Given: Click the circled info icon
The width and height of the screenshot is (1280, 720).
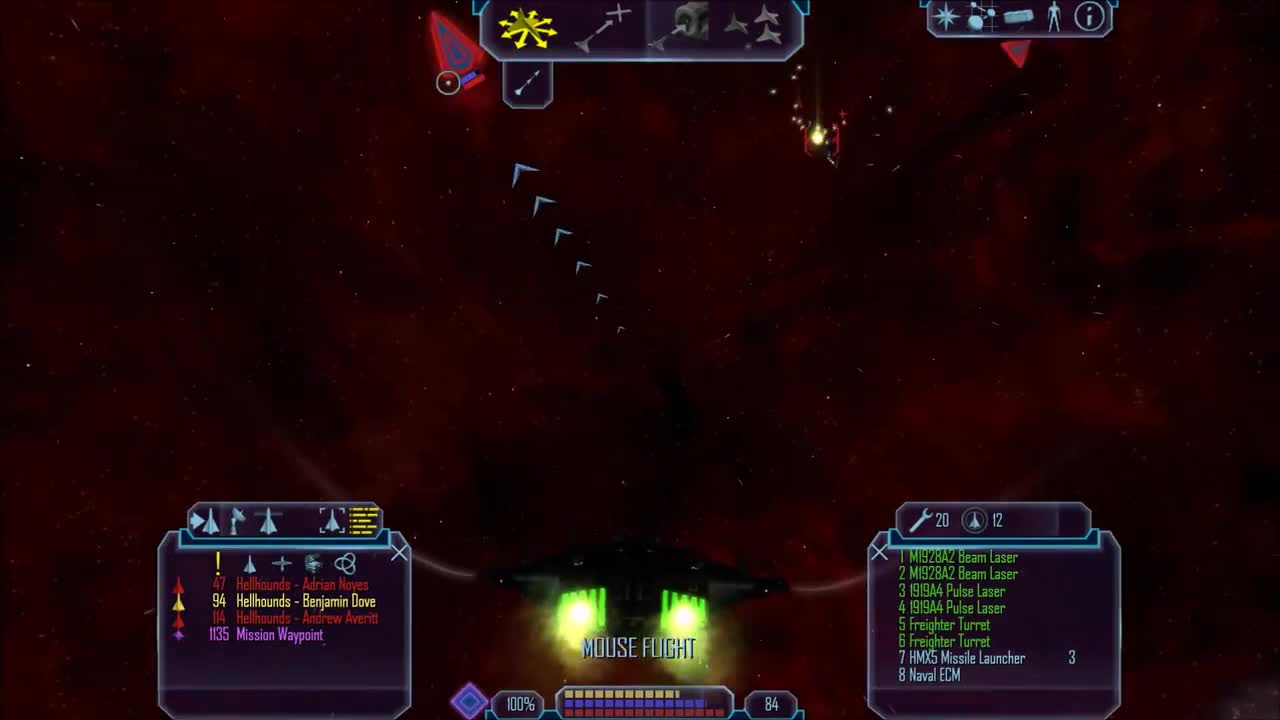Looking at the screenshot, I should pos(1089,17).
